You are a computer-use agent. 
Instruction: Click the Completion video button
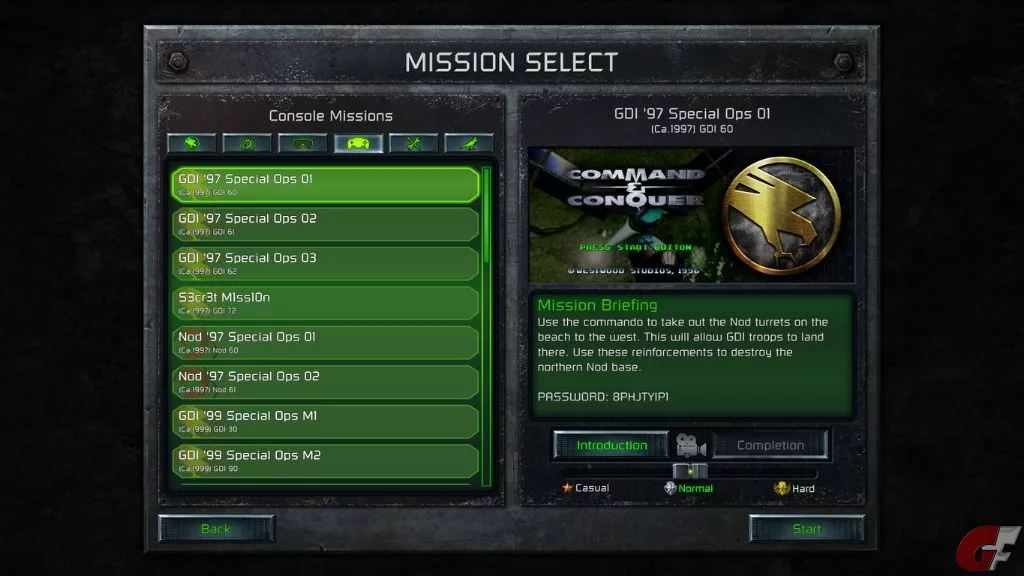pyautogui.click(x=770, y=445)
